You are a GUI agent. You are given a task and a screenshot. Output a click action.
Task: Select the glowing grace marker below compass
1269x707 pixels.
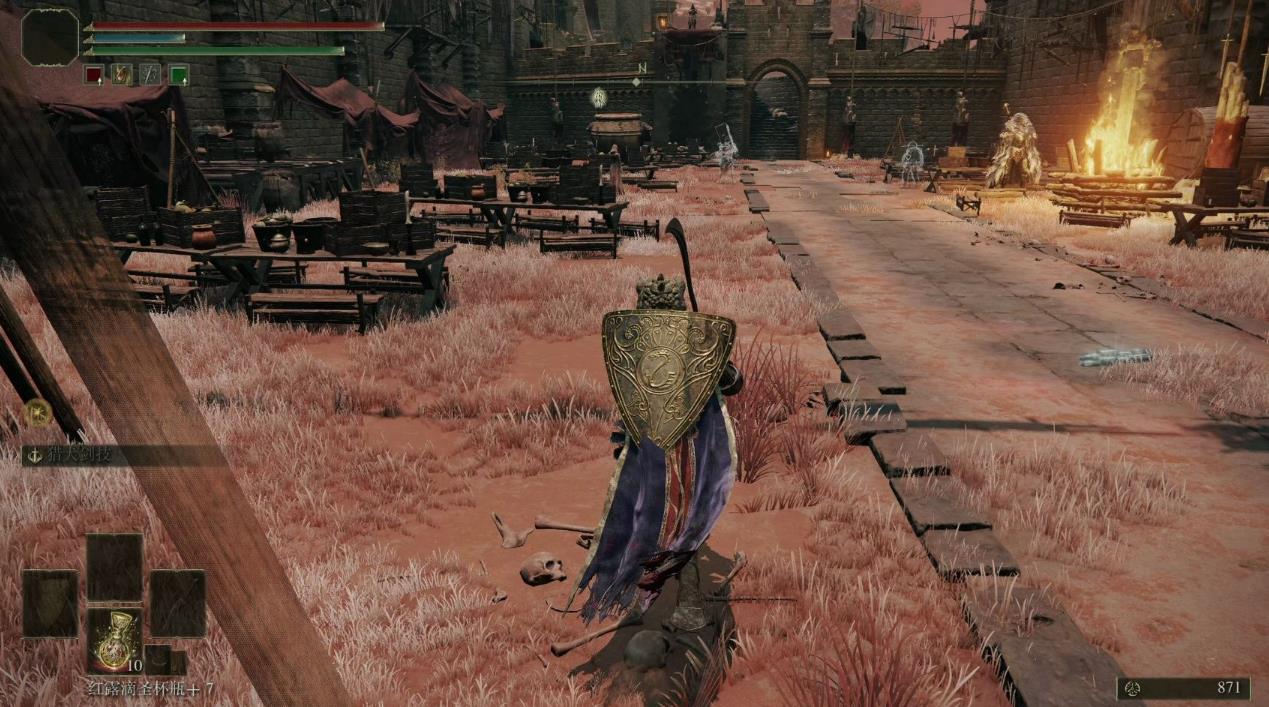[598, 97]
